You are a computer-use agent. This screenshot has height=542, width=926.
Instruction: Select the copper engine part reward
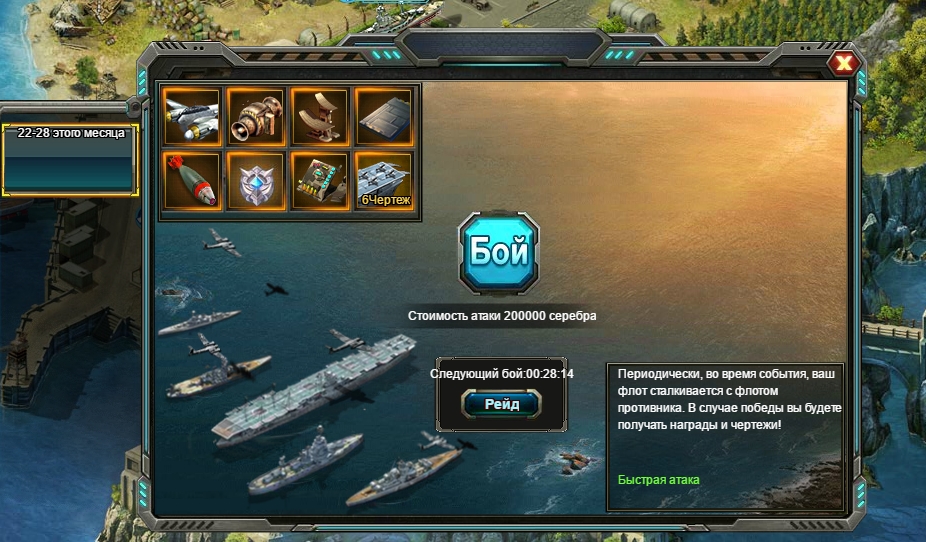[x=256, y=118]
